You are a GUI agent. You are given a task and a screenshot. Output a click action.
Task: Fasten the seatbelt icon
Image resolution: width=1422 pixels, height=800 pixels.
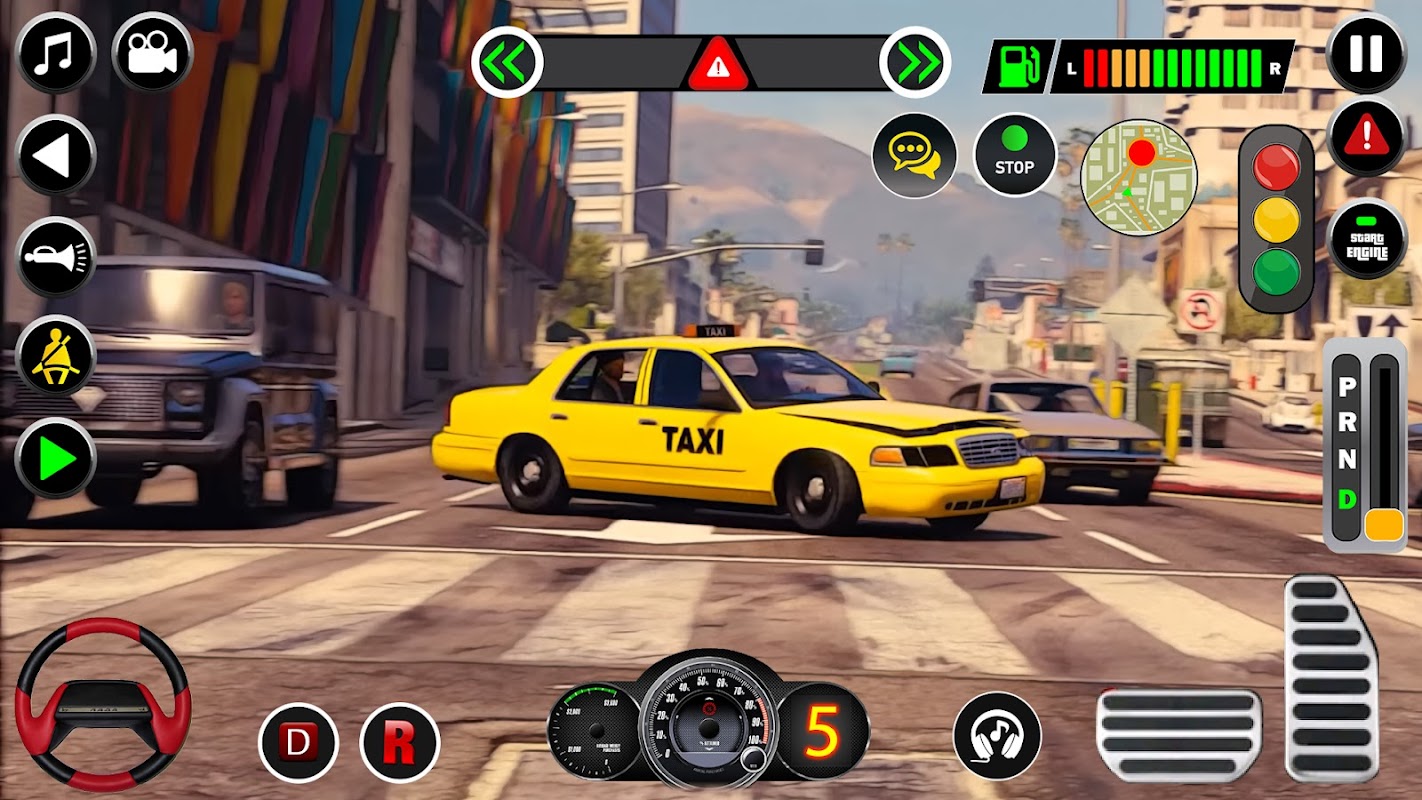click(x=56, y=356)
